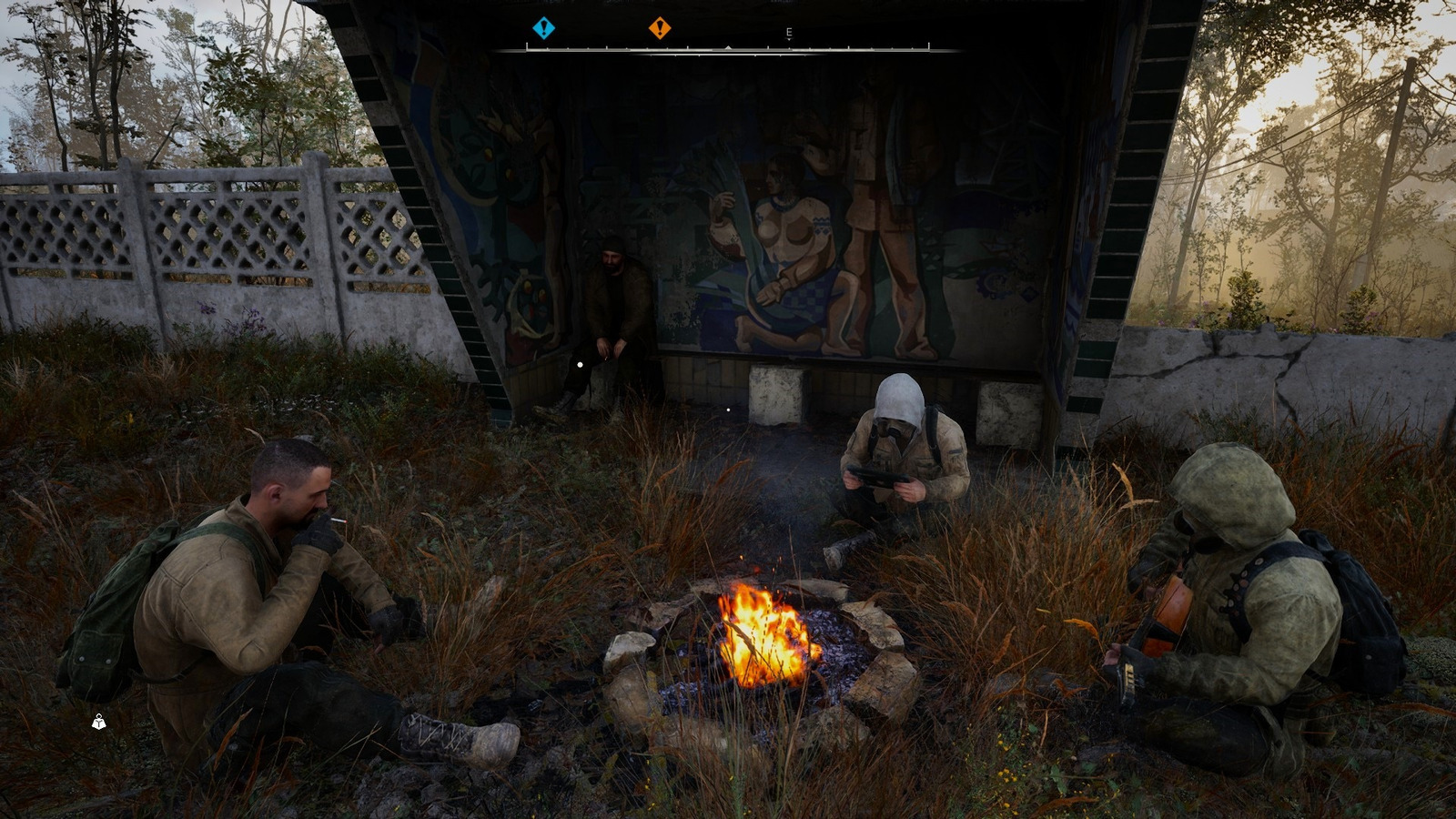Select the orange exclamation marker on the compass
This screenshot has width=1456, height=819.
[660, 28]
